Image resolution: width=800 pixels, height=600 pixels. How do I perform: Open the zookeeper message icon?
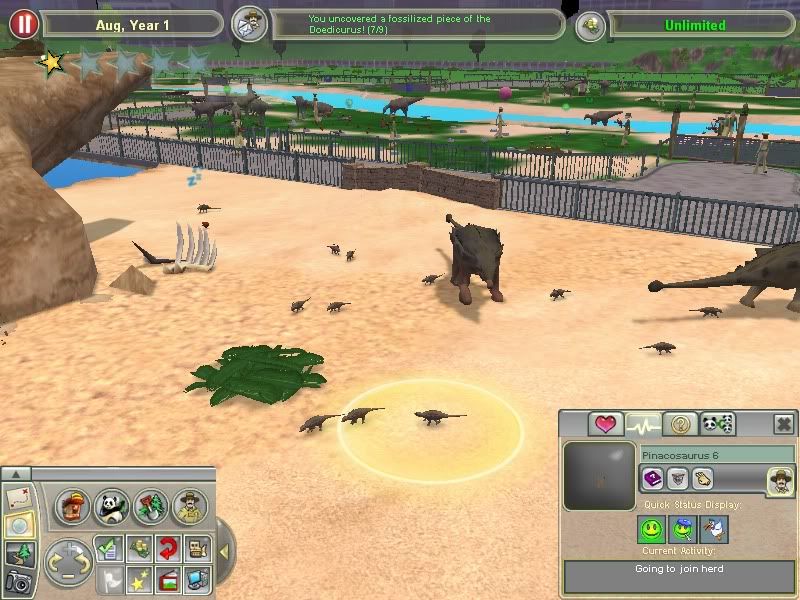pyautogui.click(x=249, y=25)
